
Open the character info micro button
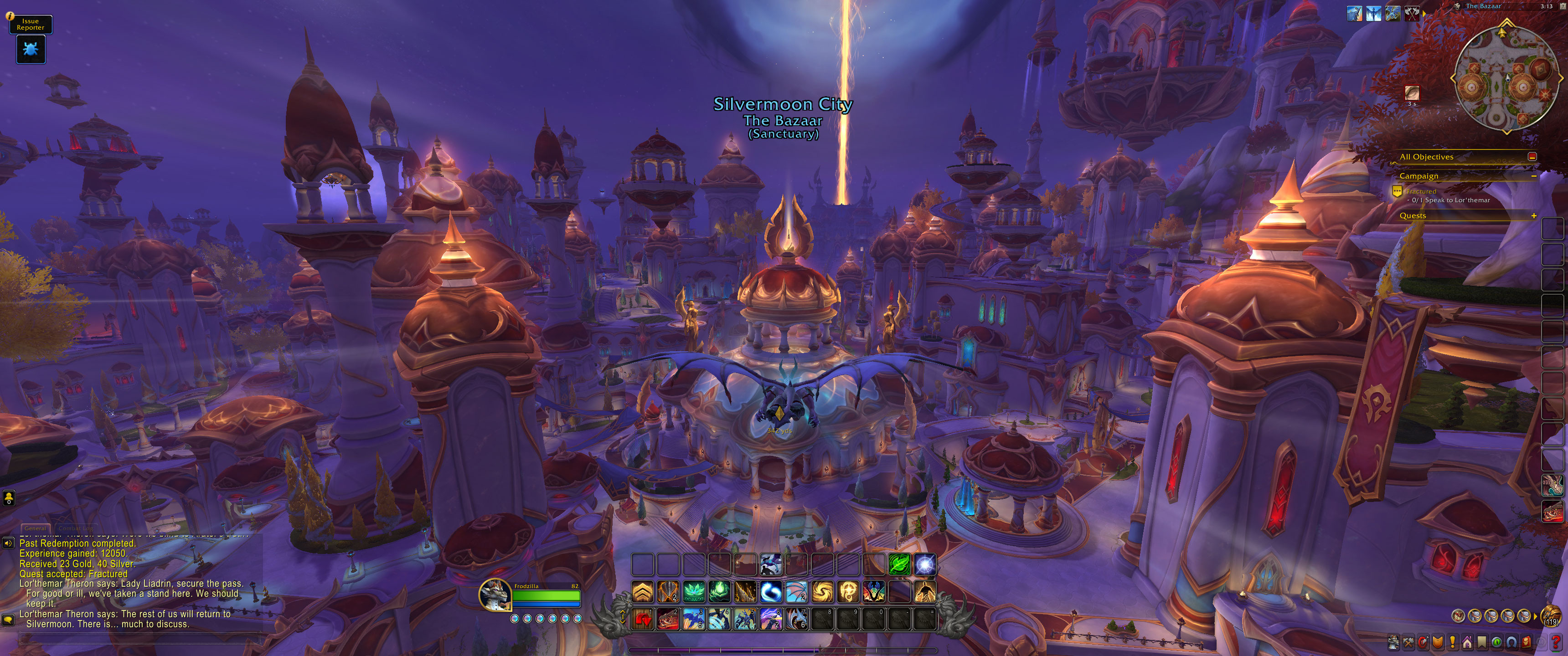(1393, 641)
